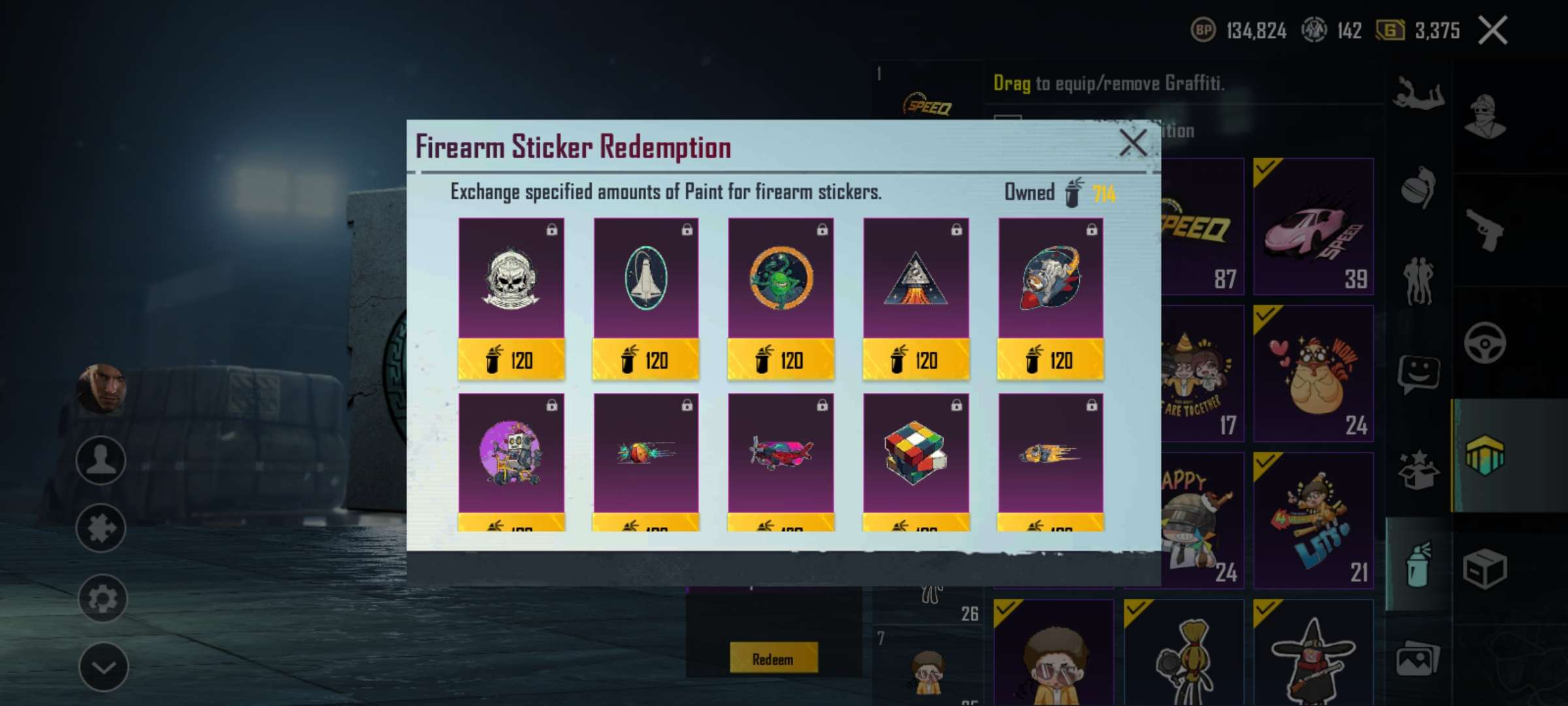Pick the green alien sticker
The height and width of the screenshot is (706, 1568).
point(781,279)
